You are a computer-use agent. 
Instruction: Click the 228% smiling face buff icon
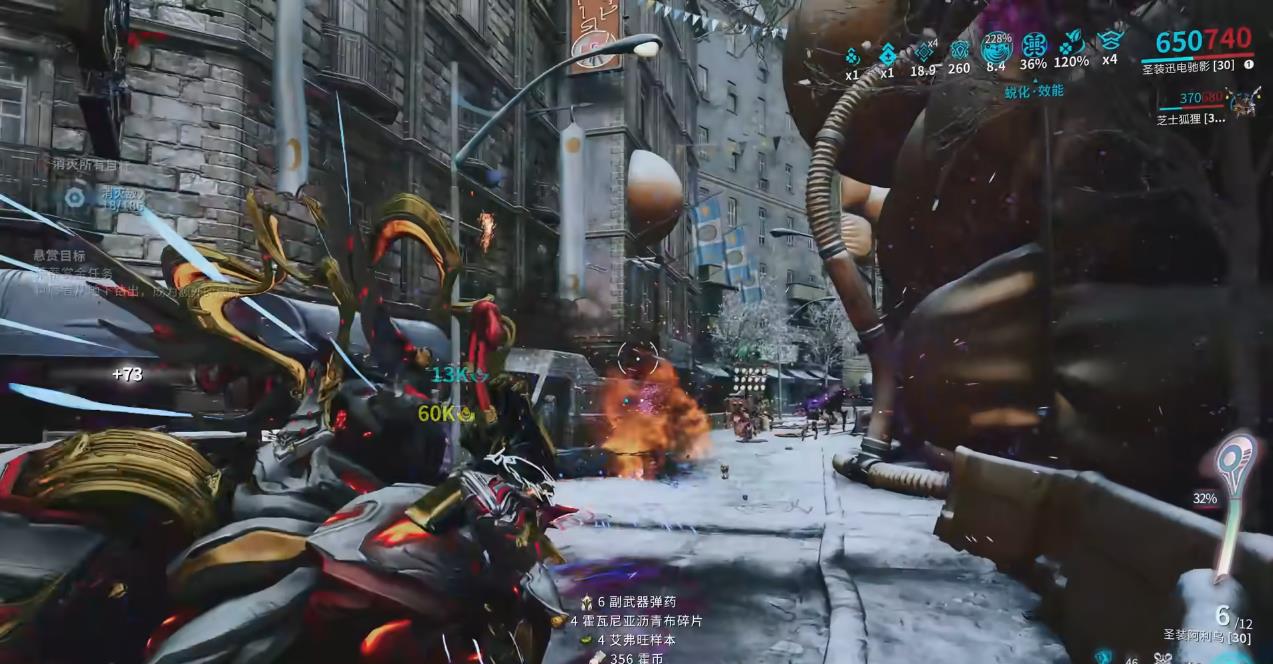[x=996, y=48]
